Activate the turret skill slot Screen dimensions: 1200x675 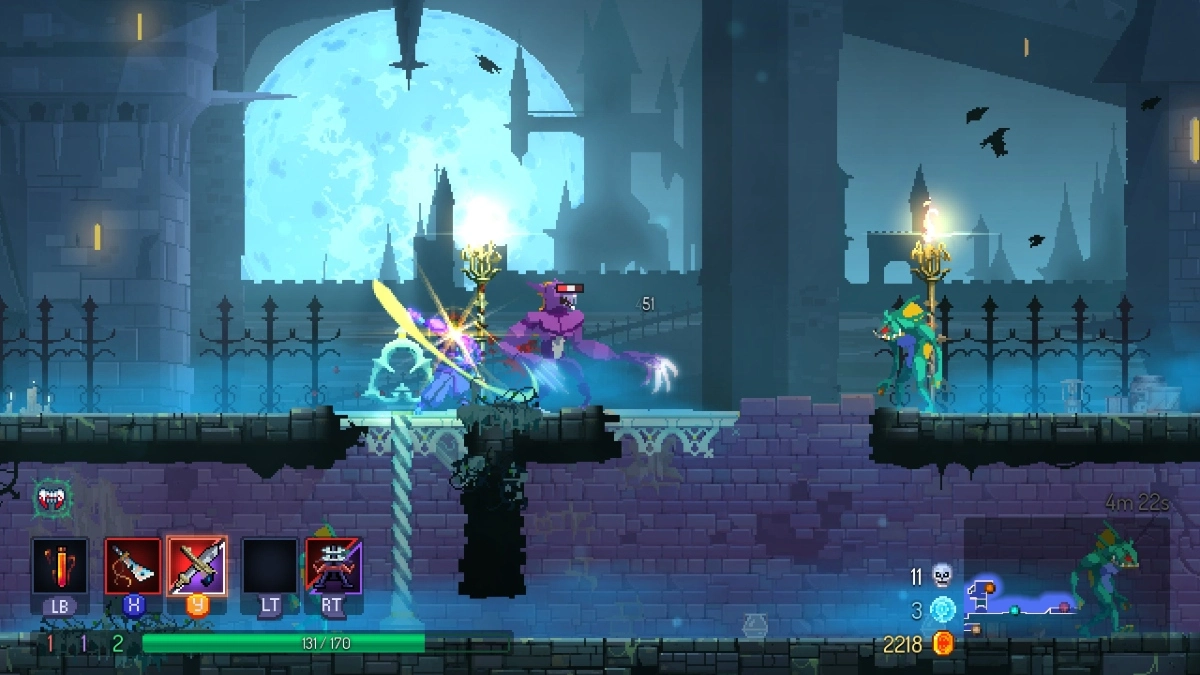pyautogui.click(x=334, y=567)
